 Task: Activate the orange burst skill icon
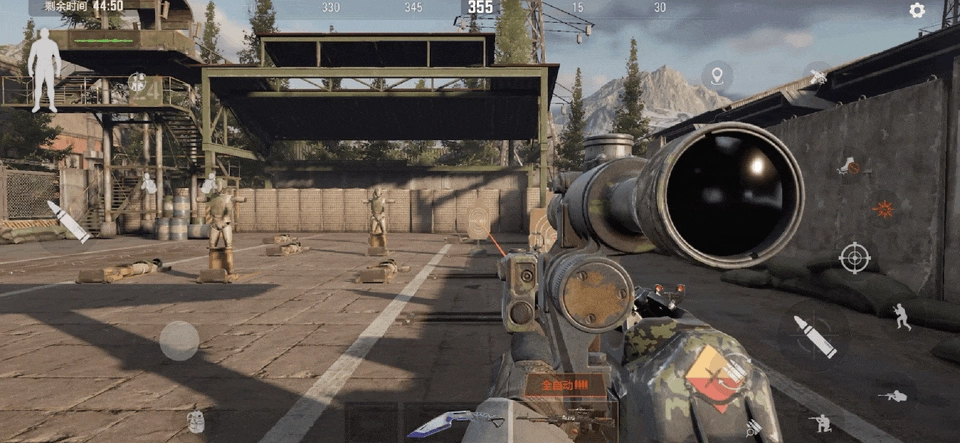tap(883, 209)
